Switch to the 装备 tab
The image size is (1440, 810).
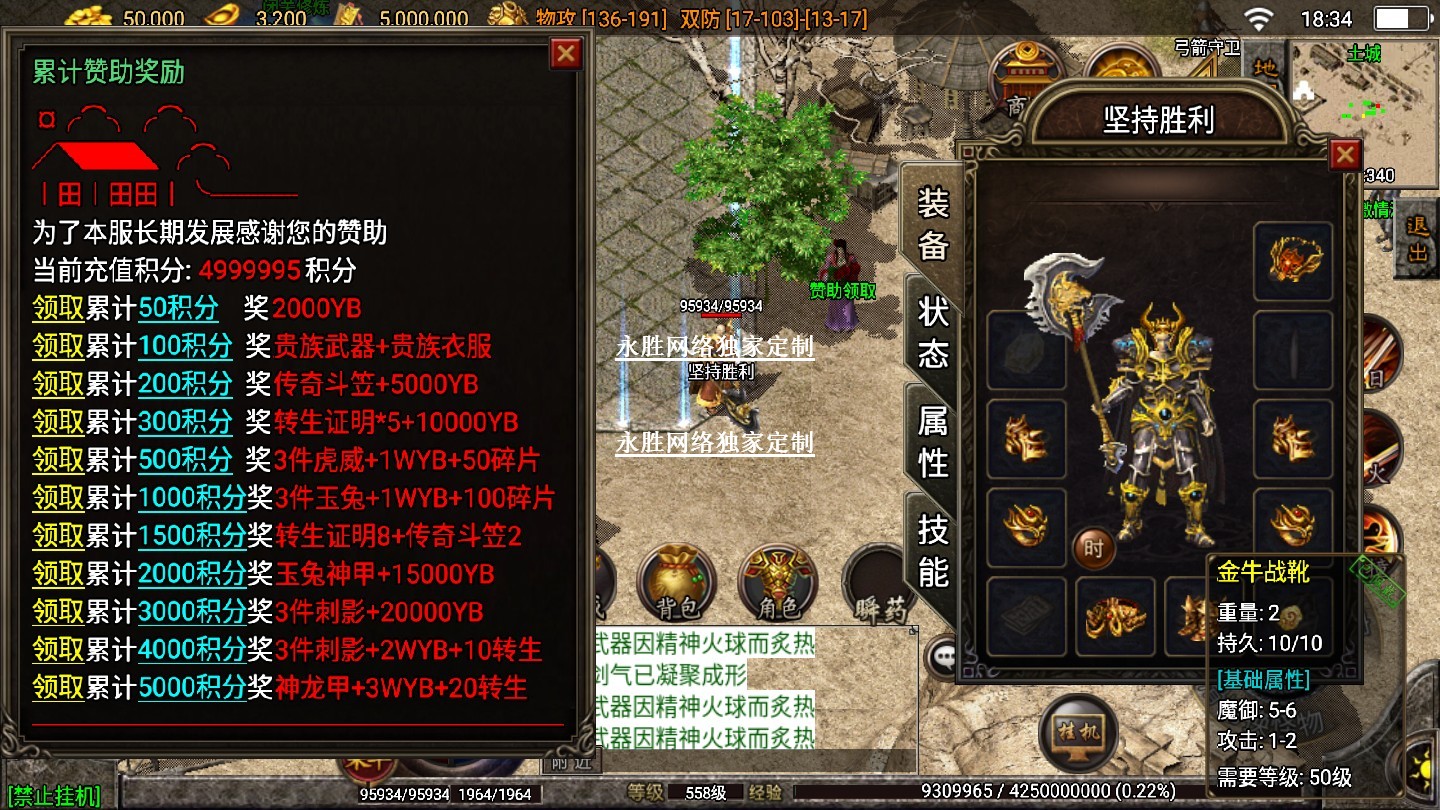932,224
